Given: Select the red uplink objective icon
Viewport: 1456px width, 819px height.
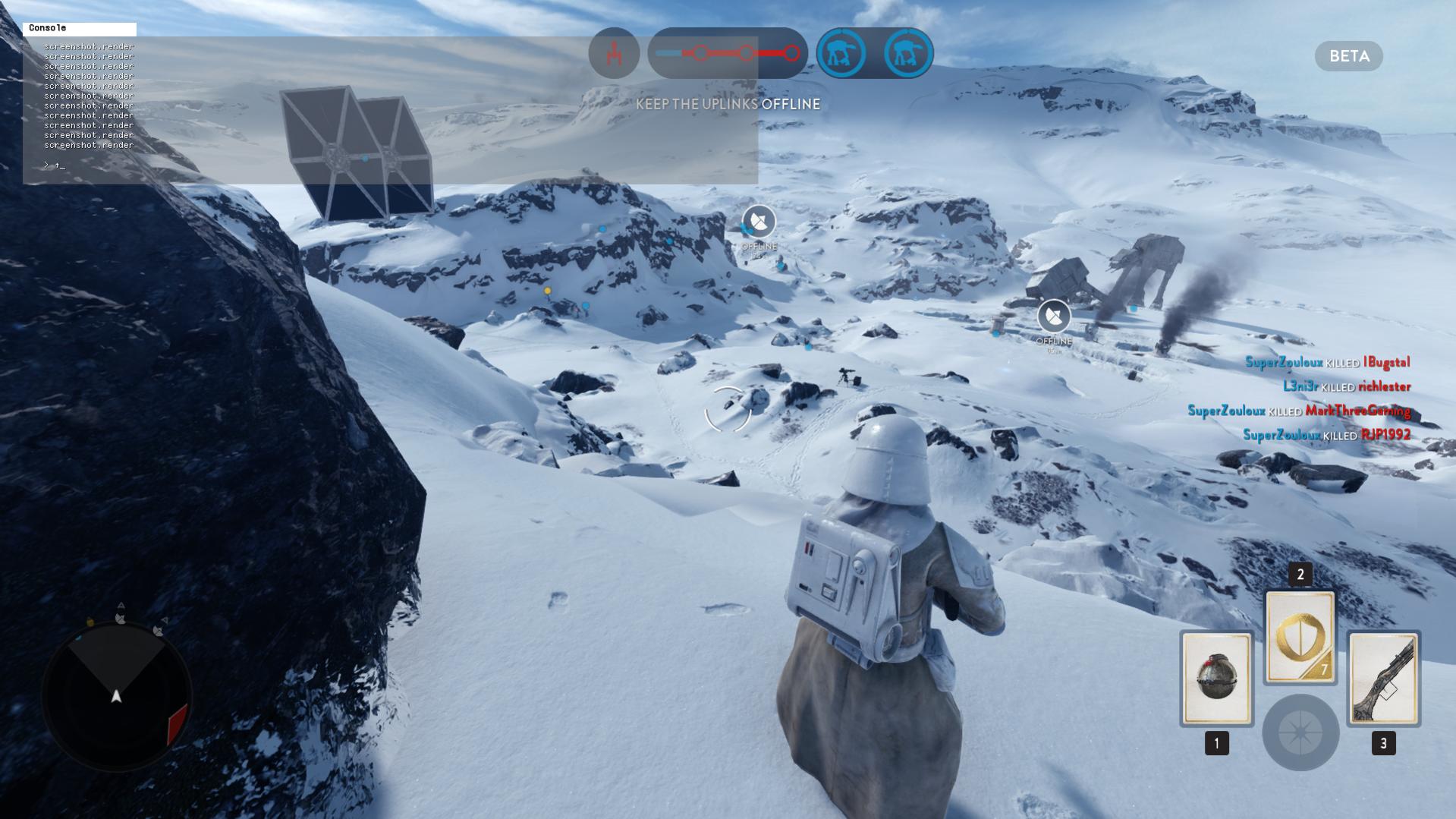Looking at the screenshot, I should [614, 53].
